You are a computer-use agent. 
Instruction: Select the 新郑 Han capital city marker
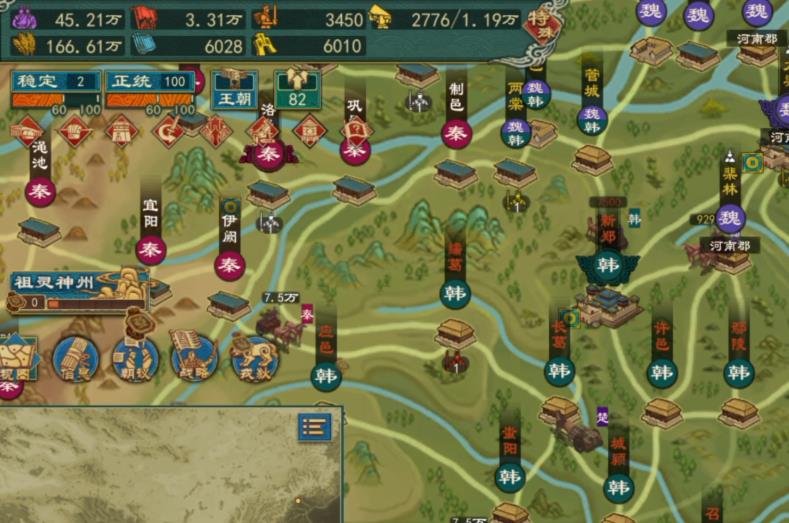[x=607, y=265]
